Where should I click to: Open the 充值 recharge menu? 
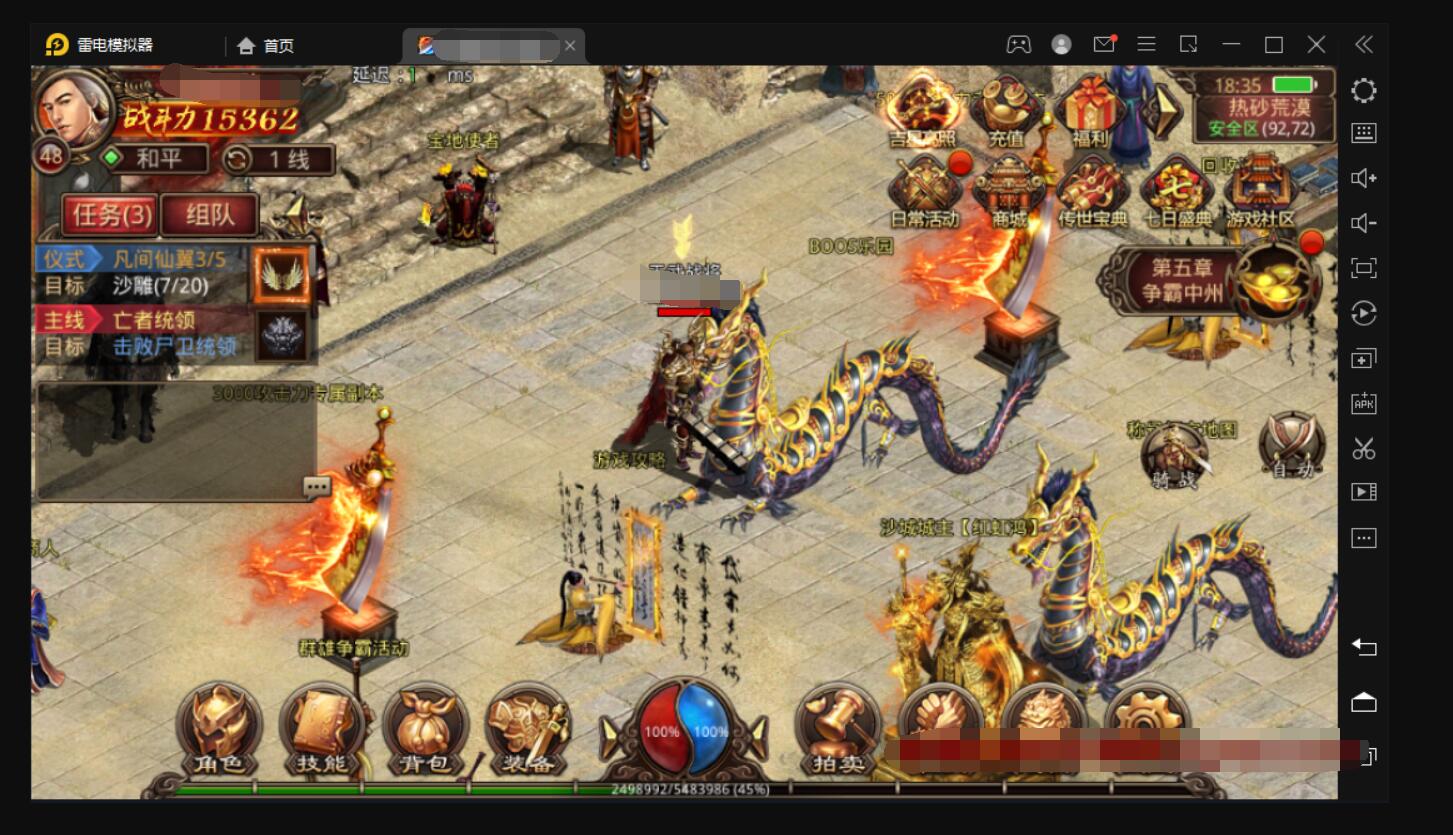(x=1005, y=112)
